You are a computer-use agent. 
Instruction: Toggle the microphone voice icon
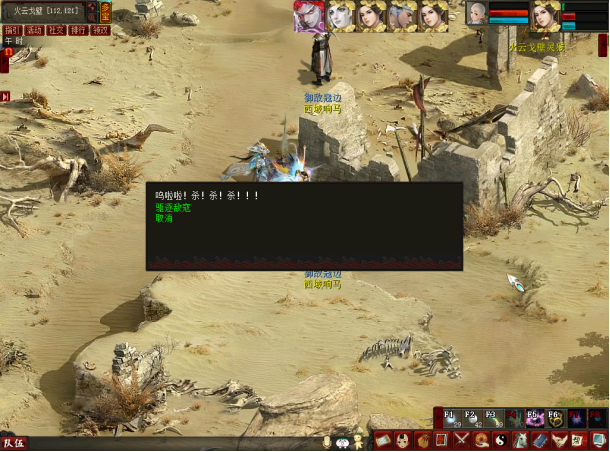(327, 441)
